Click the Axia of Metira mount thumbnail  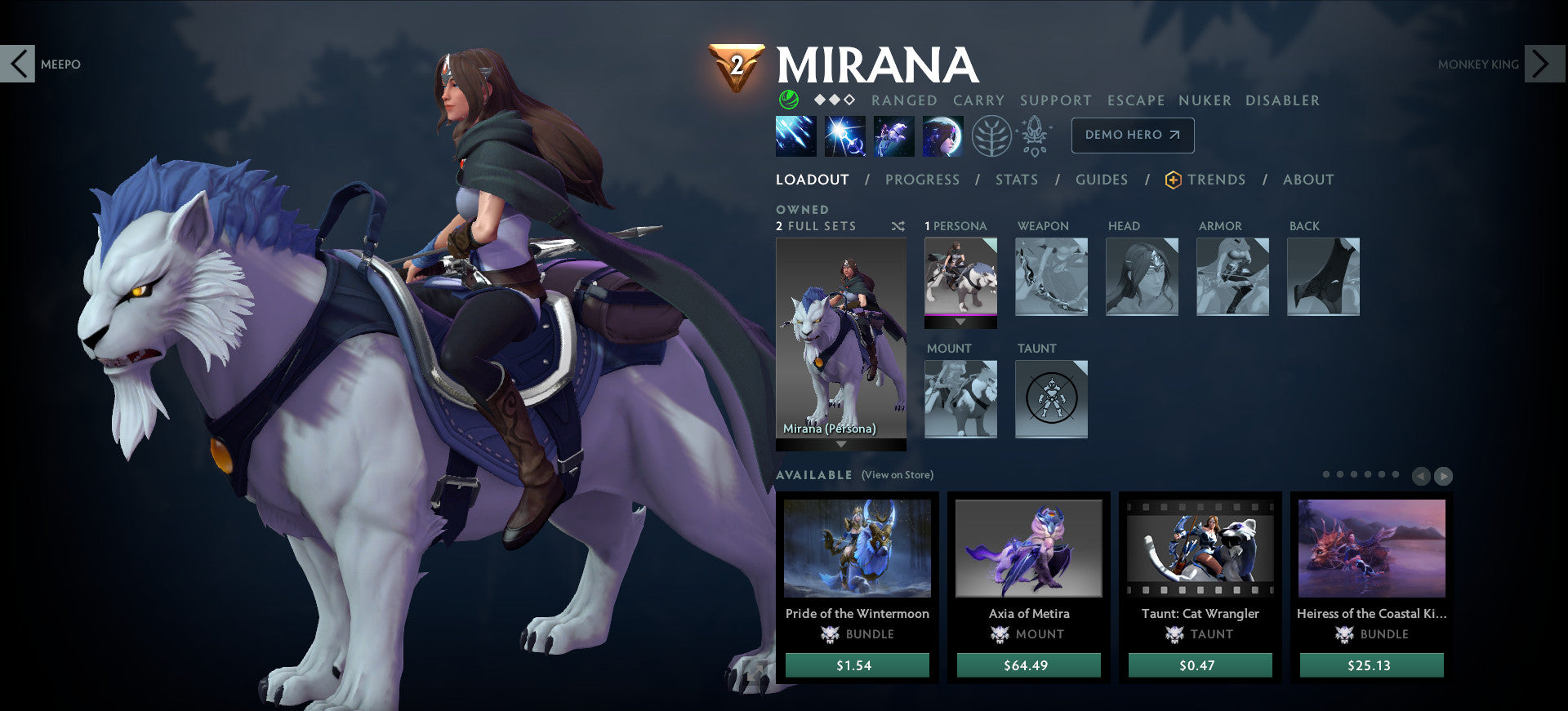point(1029,549)
